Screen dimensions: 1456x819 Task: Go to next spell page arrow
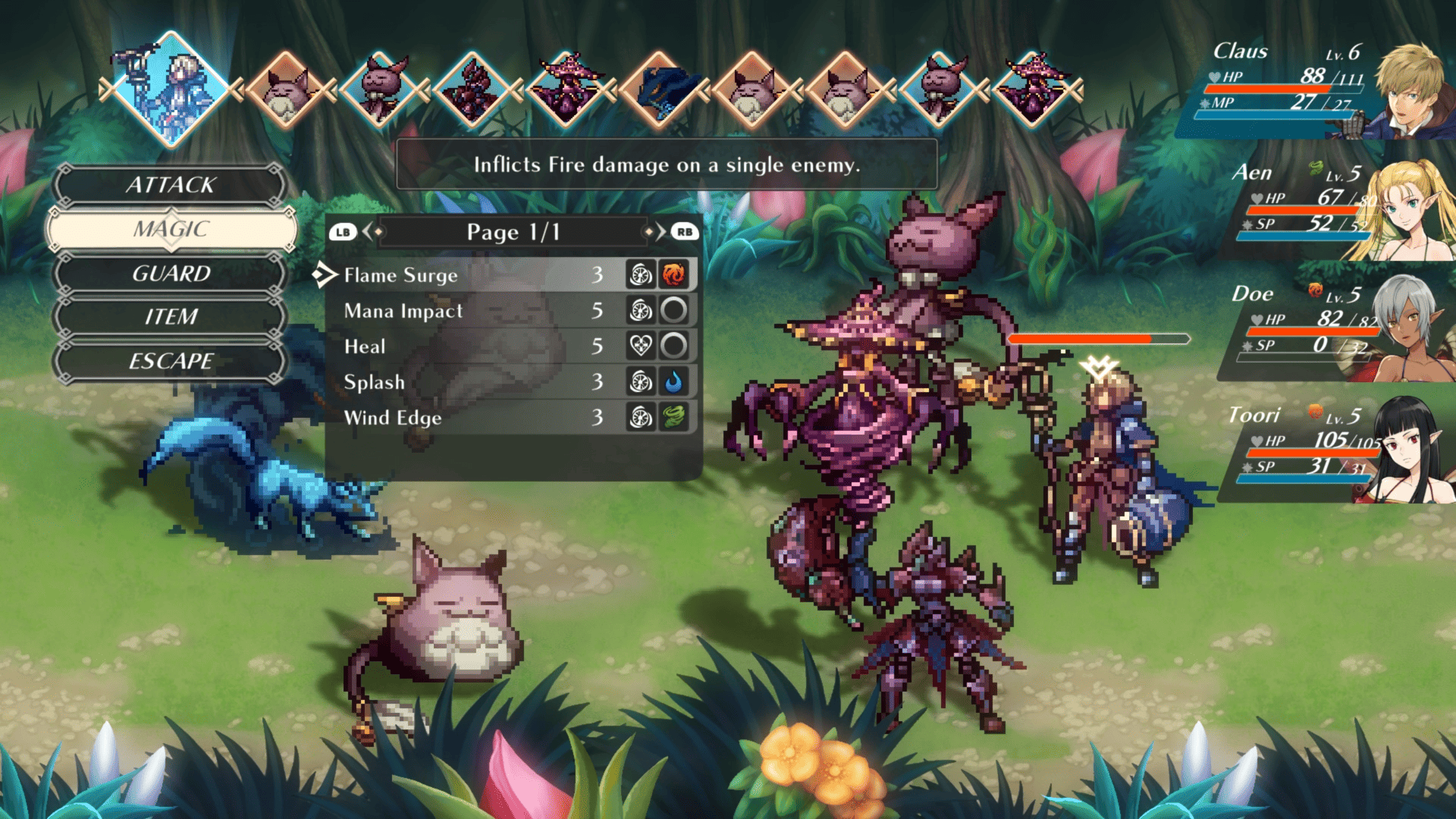657,231
